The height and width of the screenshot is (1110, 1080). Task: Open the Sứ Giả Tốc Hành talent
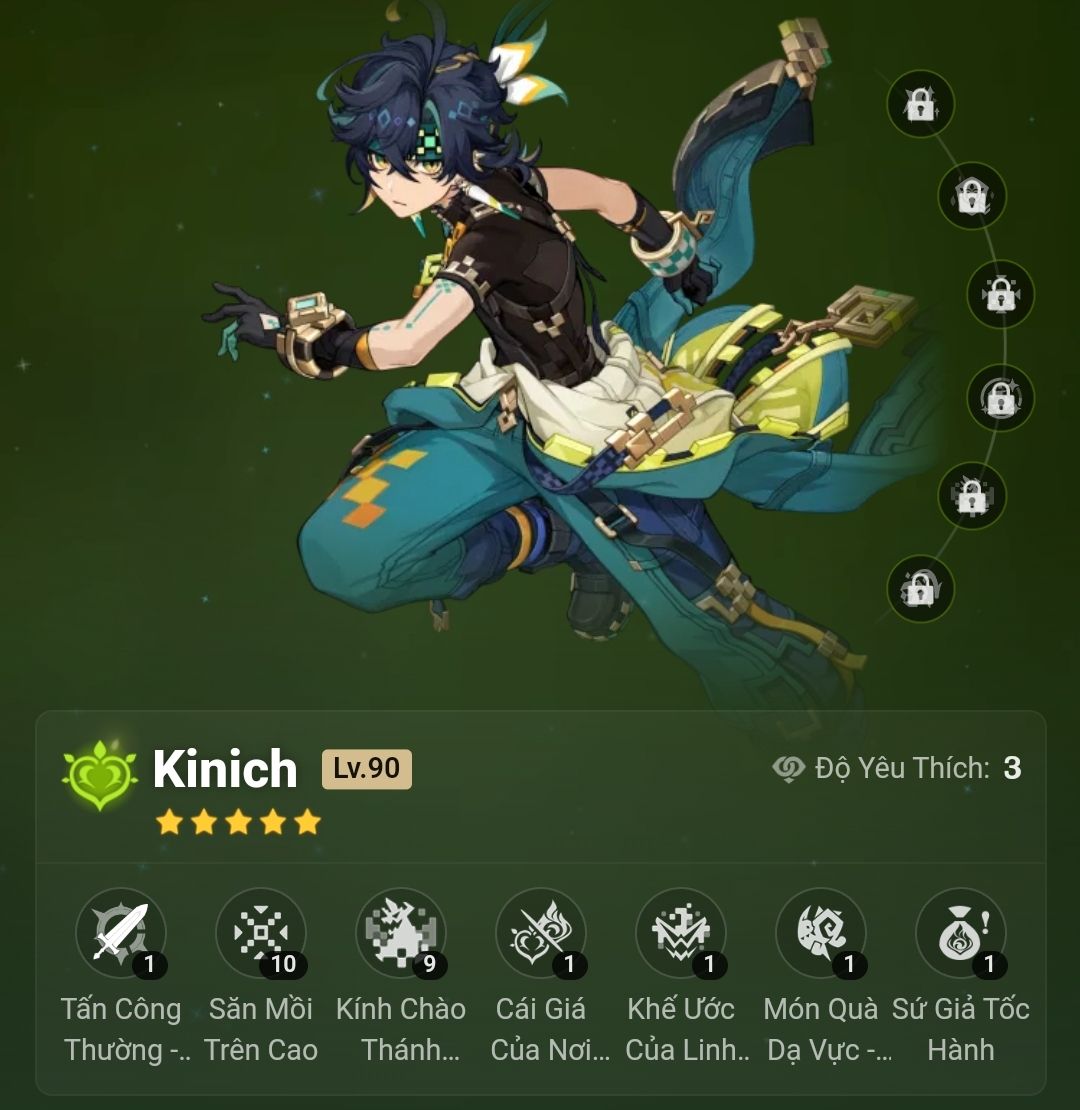click(x=961, y=933)
